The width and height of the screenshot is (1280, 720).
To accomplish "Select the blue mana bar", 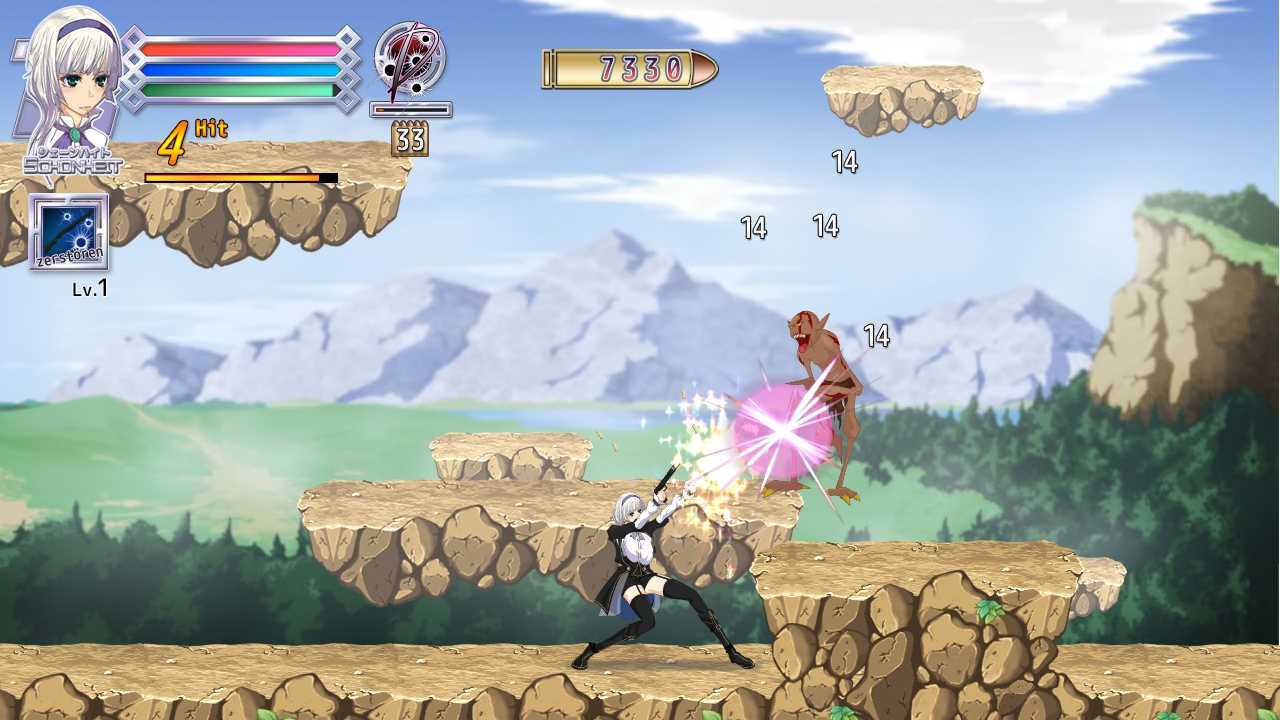I will (x=237, y=68).
